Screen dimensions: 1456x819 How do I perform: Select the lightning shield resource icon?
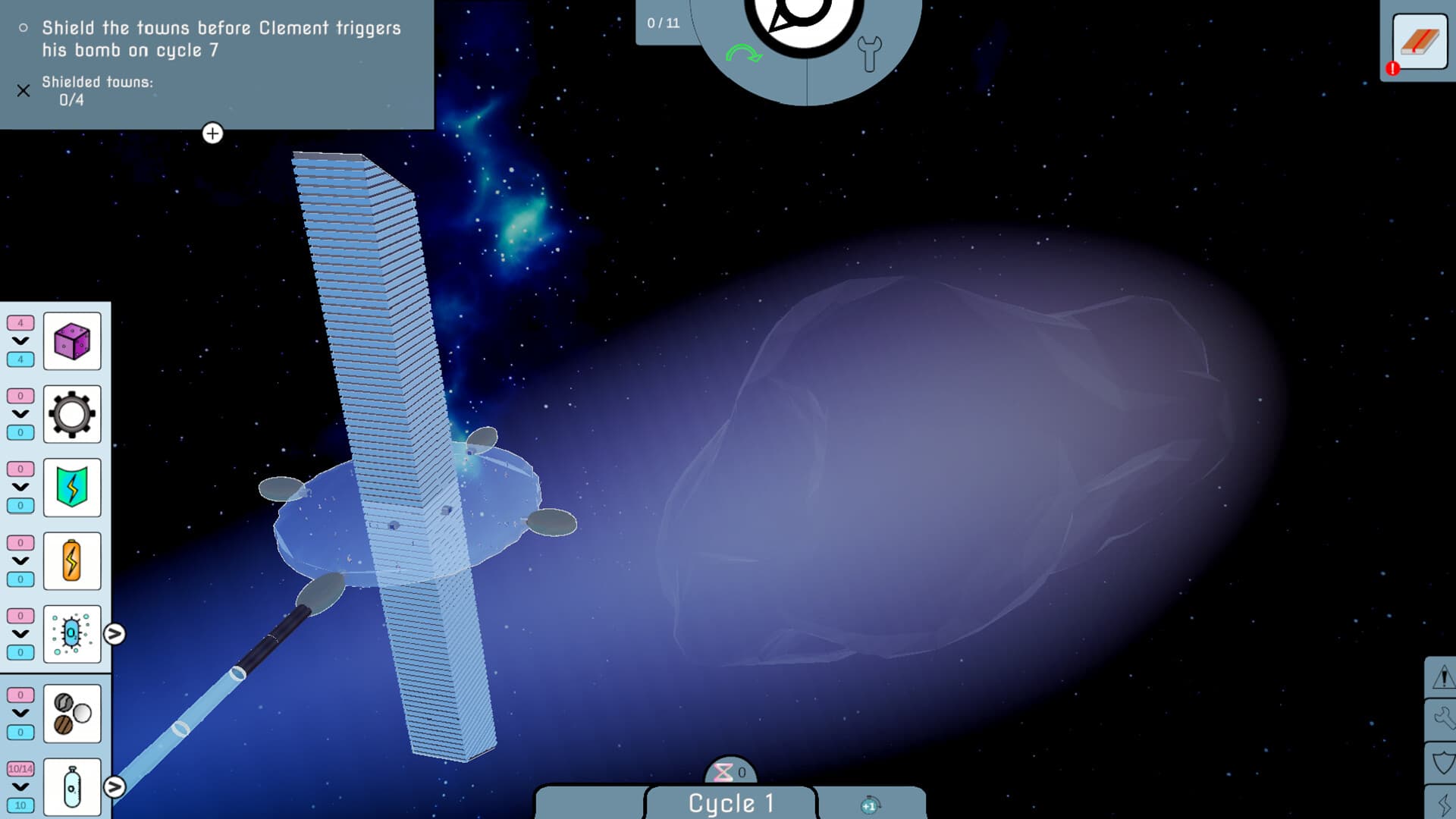tap(73, 488)
